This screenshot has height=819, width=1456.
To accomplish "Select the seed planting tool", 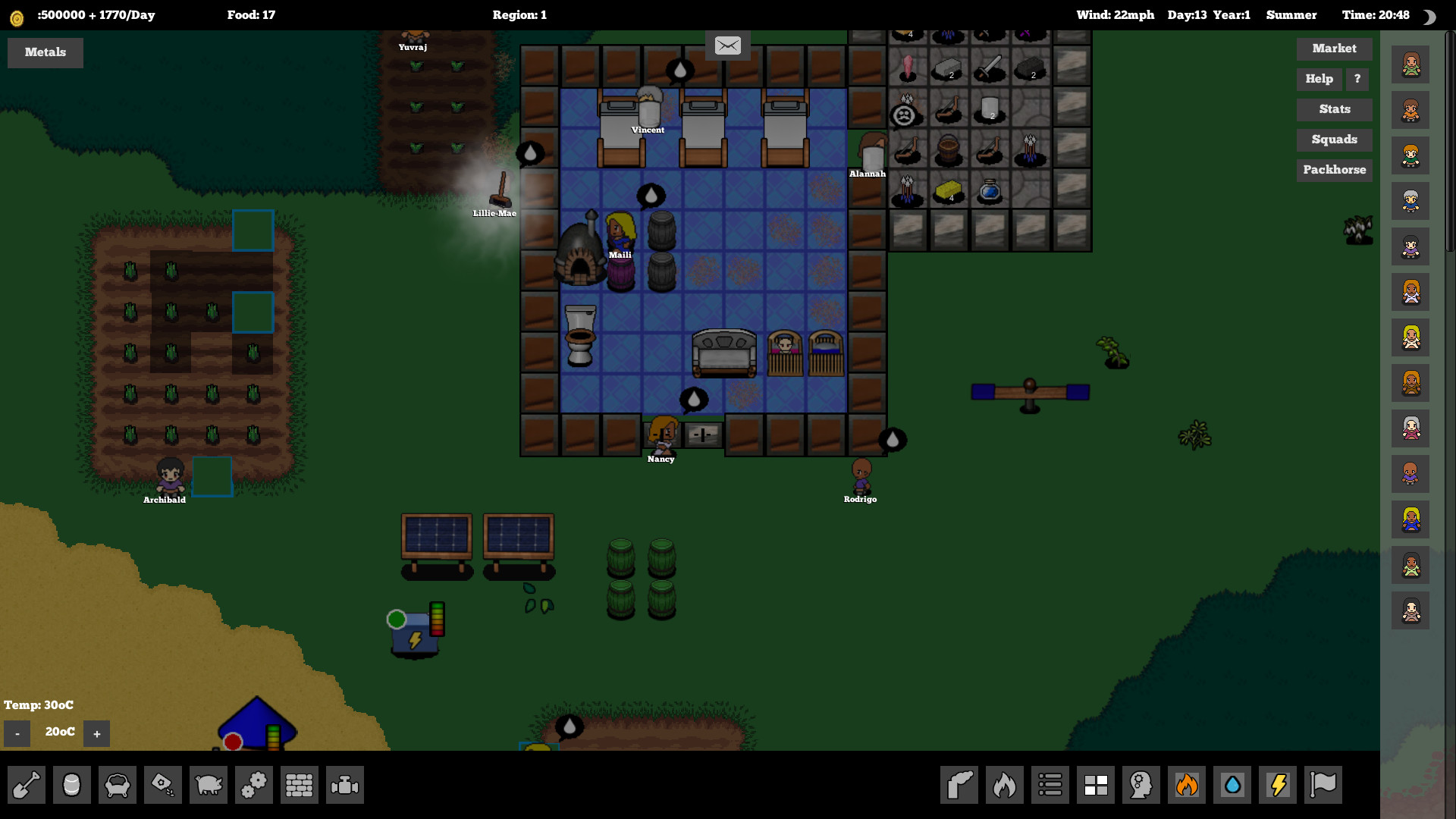I will 163,785.
